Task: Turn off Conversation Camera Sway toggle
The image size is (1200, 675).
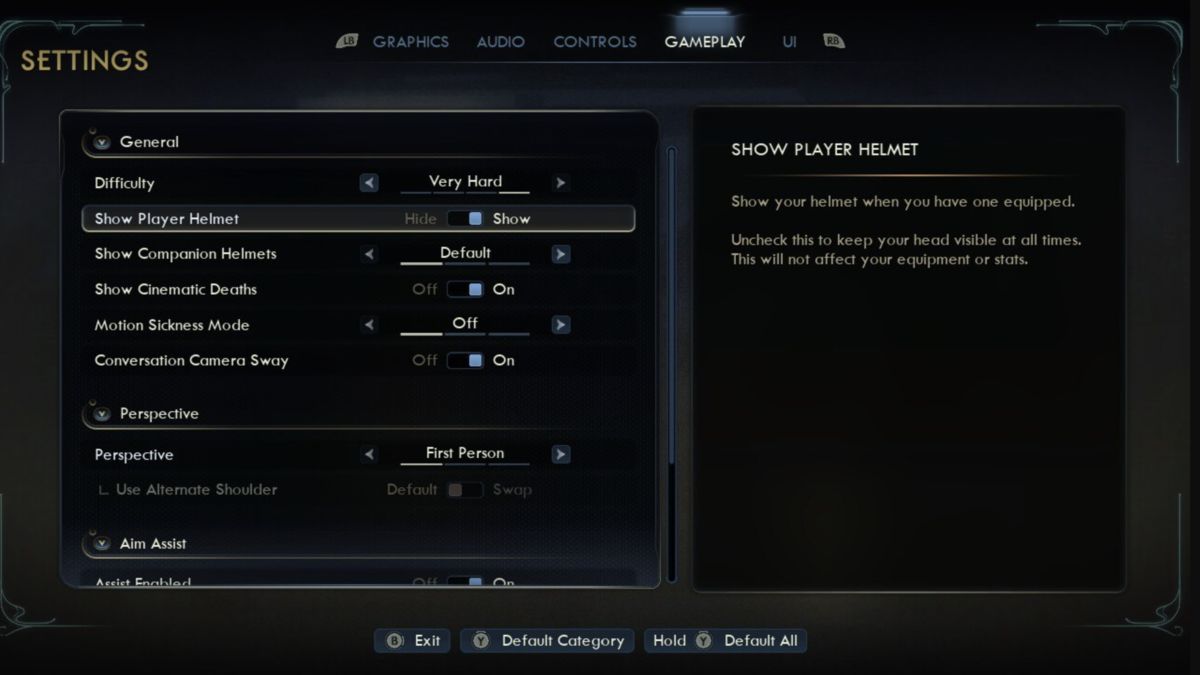Action: (465, 361)
